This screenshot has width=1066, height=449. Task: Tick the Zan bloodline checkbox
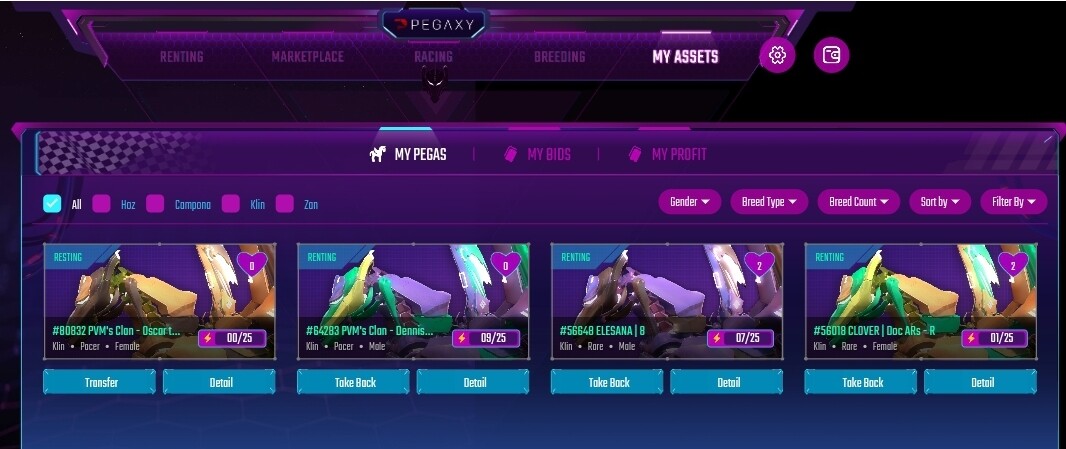pyautogui.click(x=285, y=204)
